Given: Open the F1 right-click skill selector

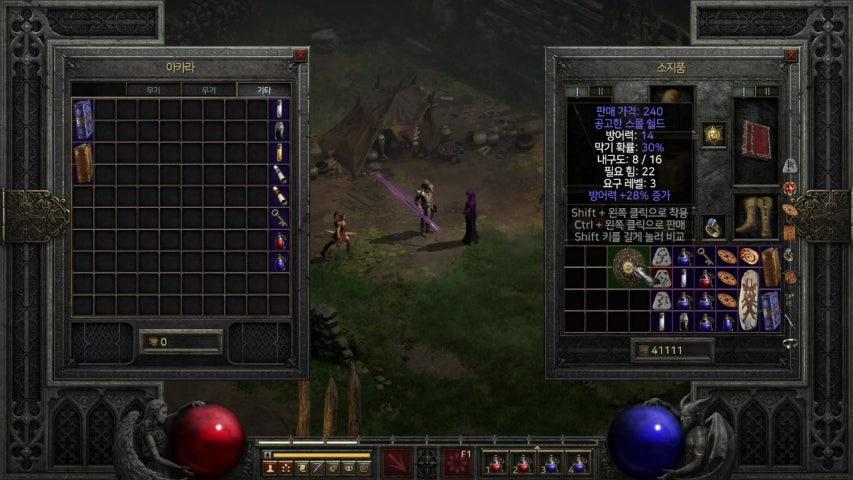Looking at the screenshot, I should (458, 463).
